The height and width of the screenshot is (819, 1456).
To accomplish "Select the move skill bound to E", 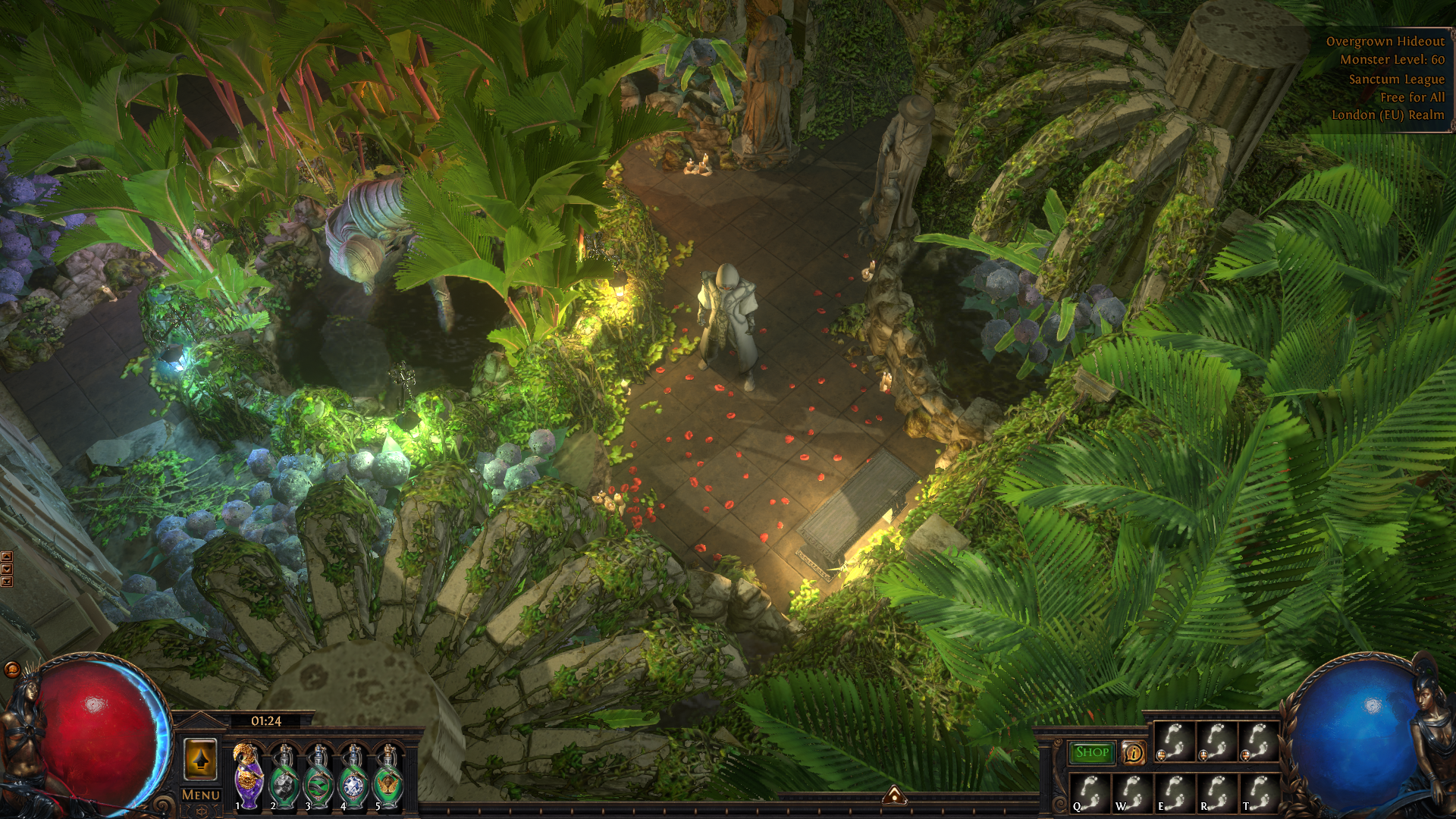I will [1174, 792].
